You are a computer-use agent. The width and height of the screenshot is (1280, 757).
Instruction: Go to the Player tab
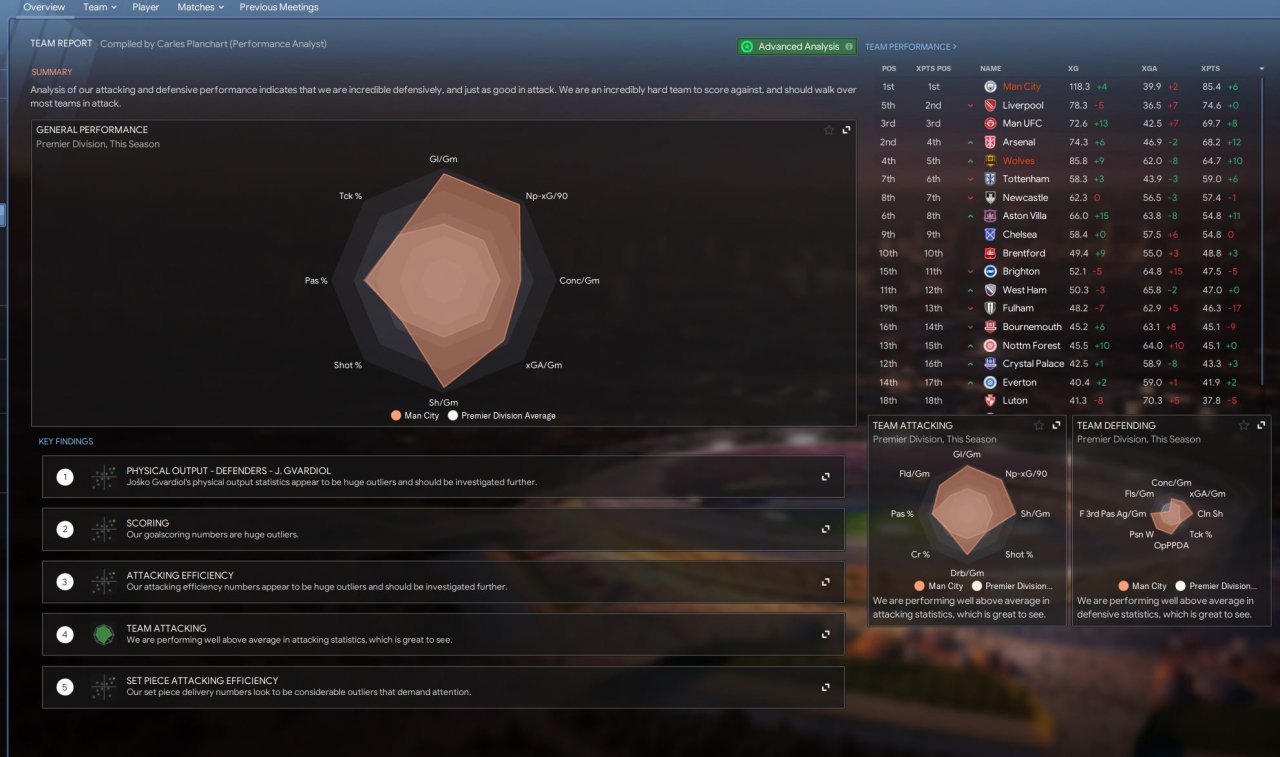[145, 7]
